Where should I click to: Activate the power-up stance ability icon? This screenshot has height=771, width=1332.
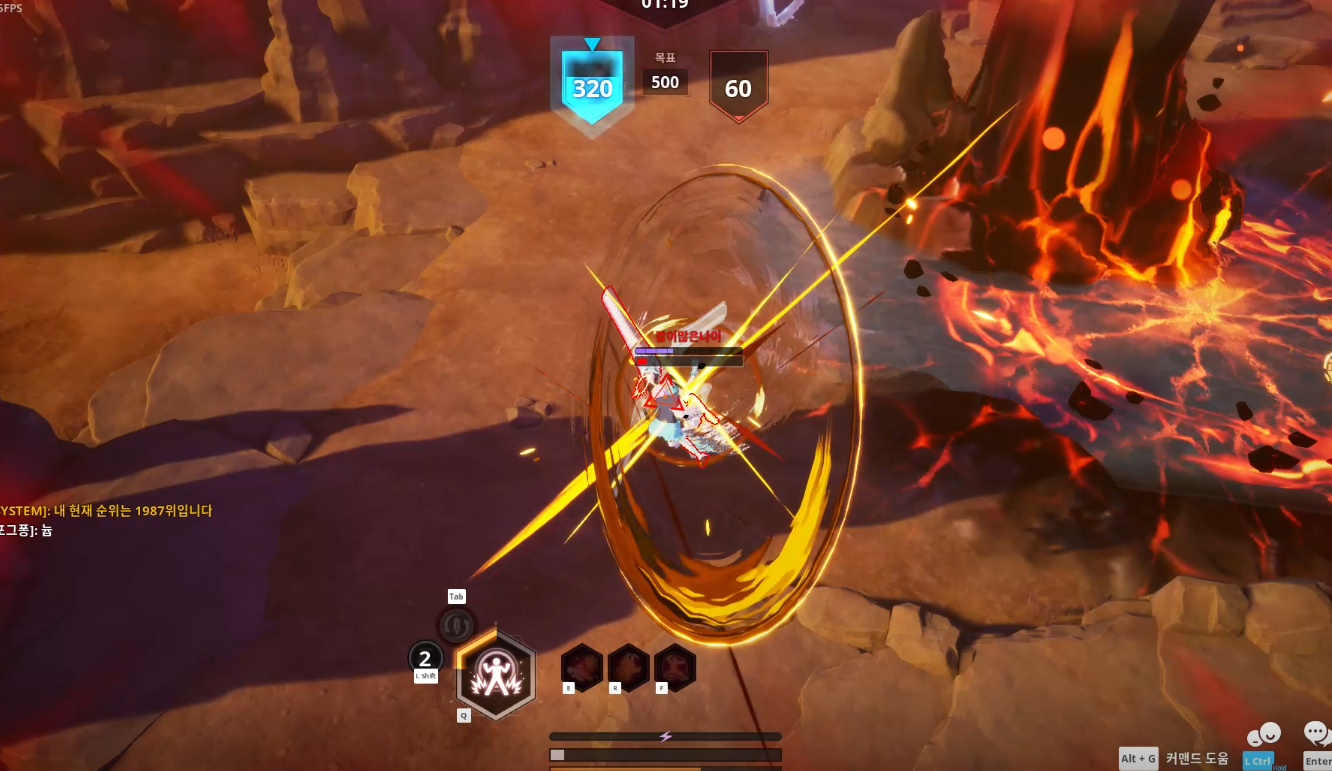click(495, 674)
